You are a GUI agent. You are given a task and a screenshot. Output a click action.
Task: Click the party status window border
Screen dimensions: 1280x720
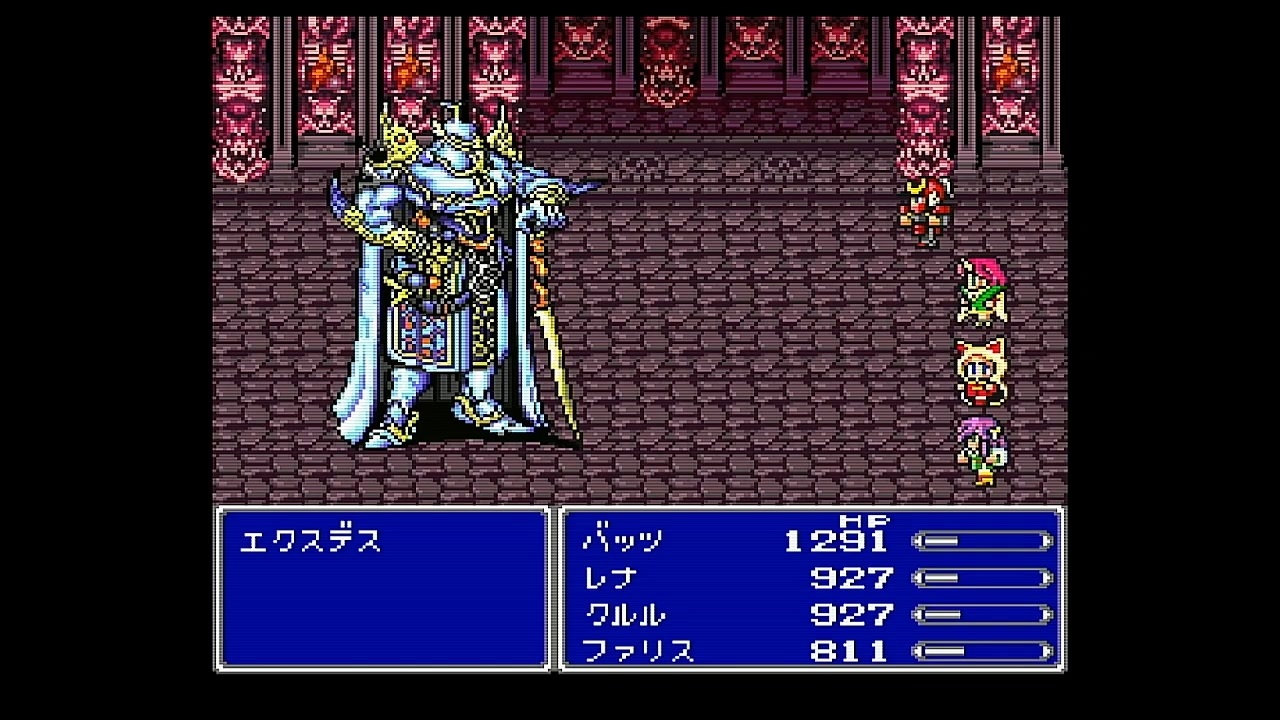click(x=810, y=512)
